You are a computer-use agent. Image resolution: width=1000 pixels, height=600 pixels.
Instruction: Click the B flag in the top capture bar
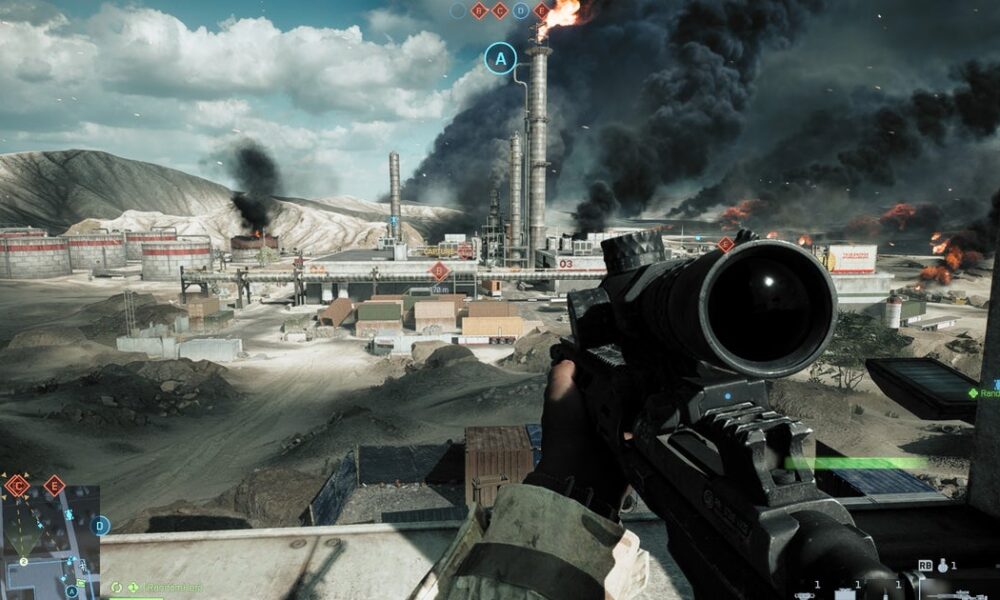479,11
